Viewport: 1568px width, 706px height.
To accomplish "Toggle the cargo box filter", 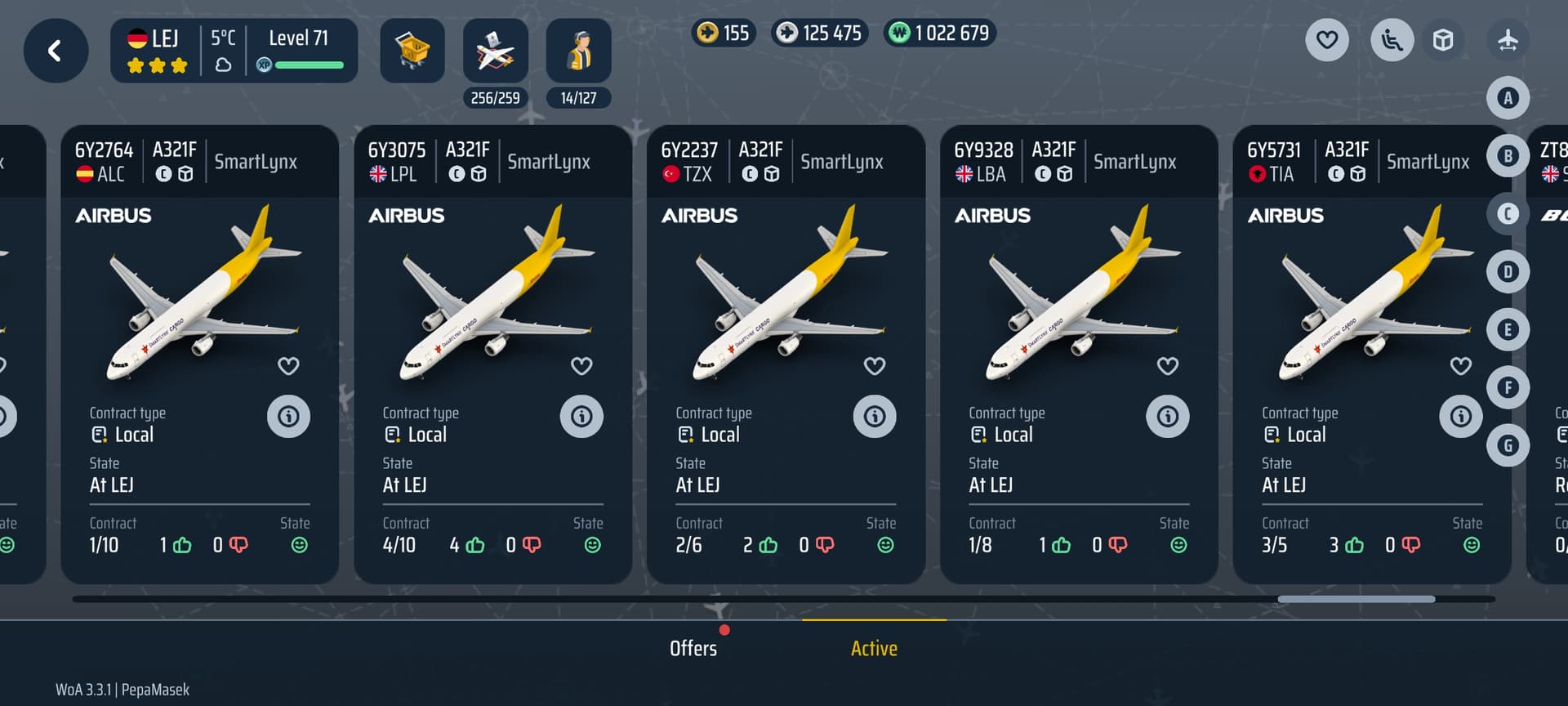I will pyautogui.click(x=1443, y=39).
